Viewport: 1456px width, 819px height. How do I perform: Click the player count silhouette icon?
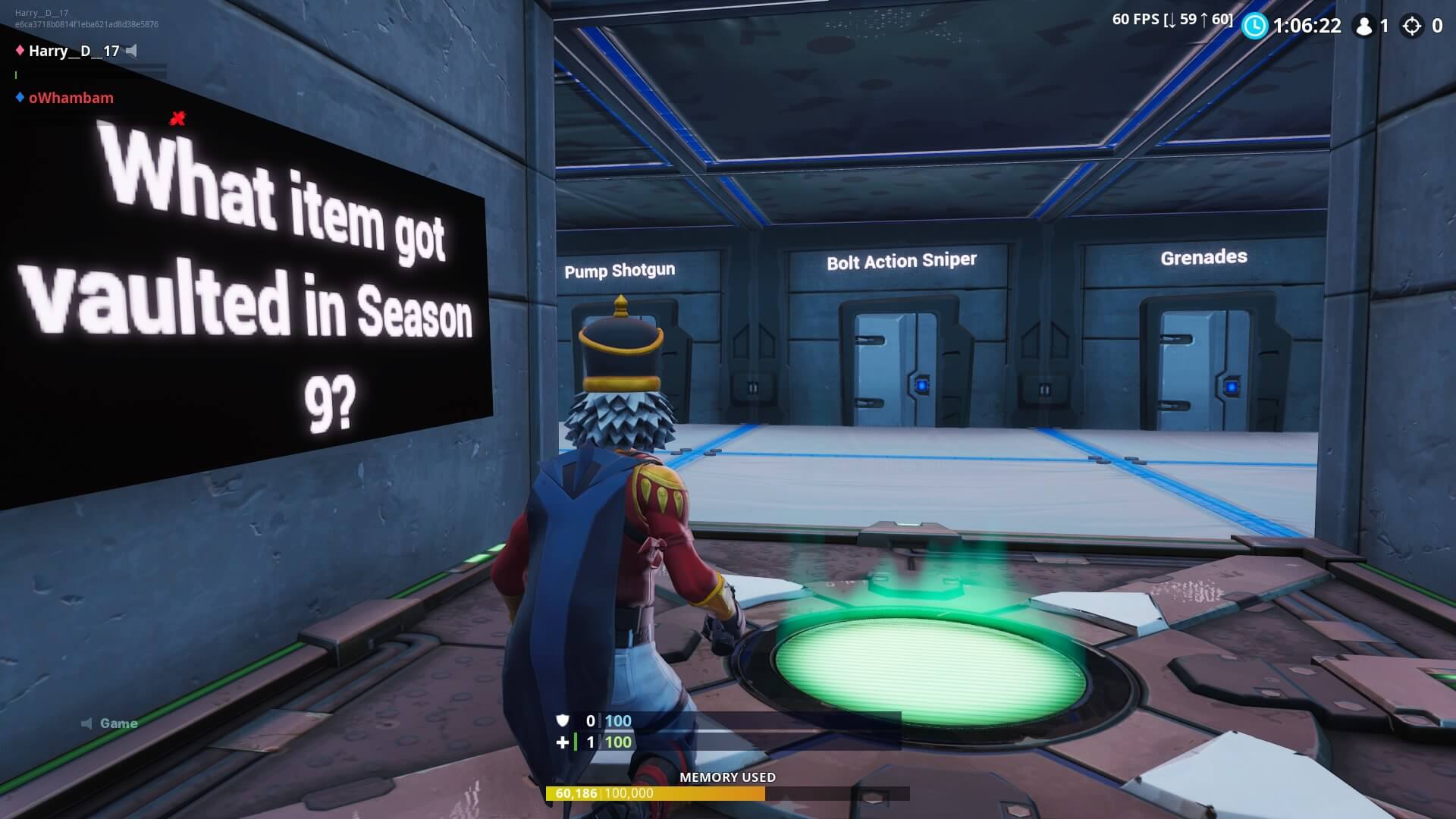pos(1365,27)
